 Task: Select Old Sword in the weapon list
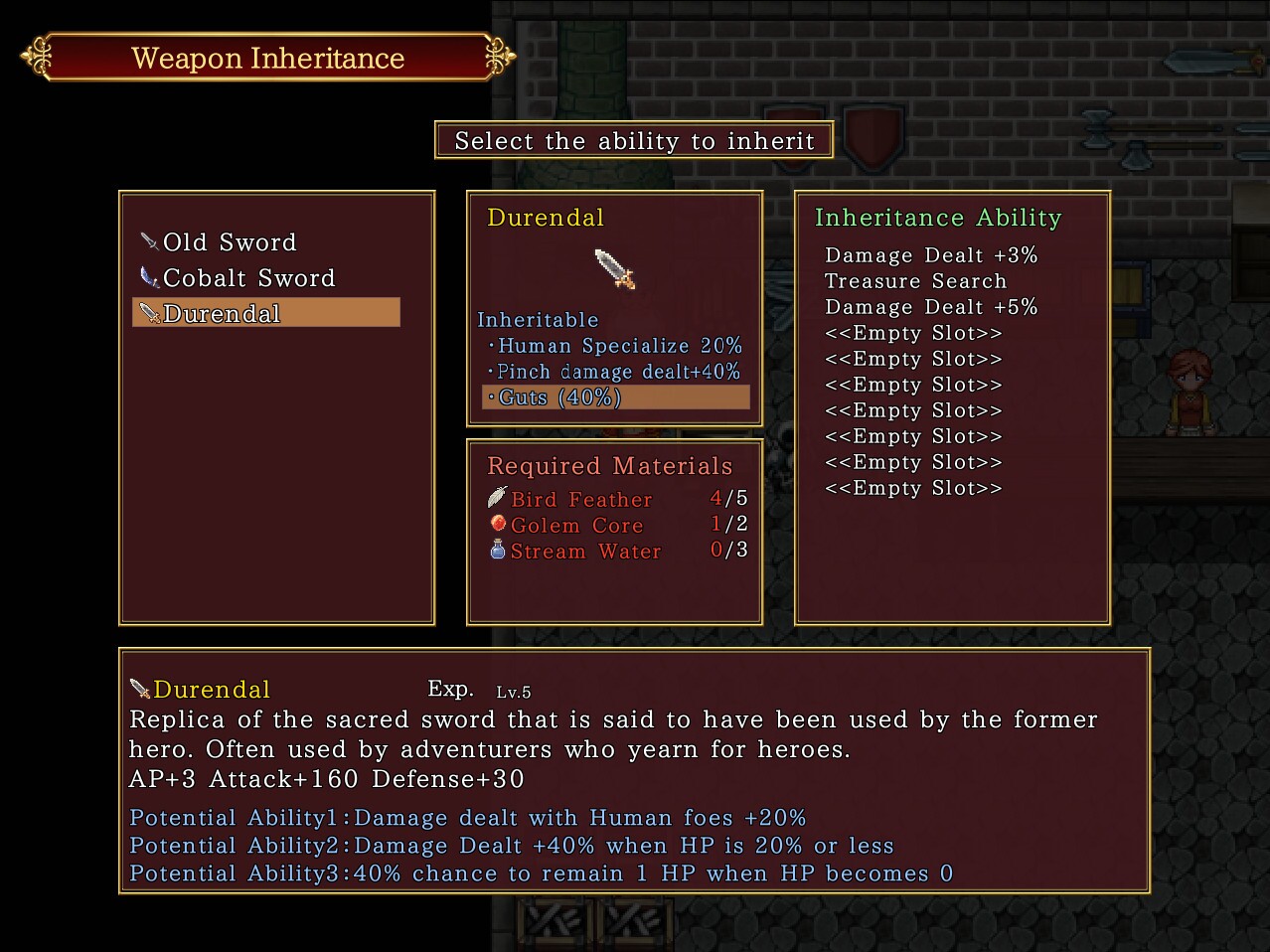tap(229, 242)
